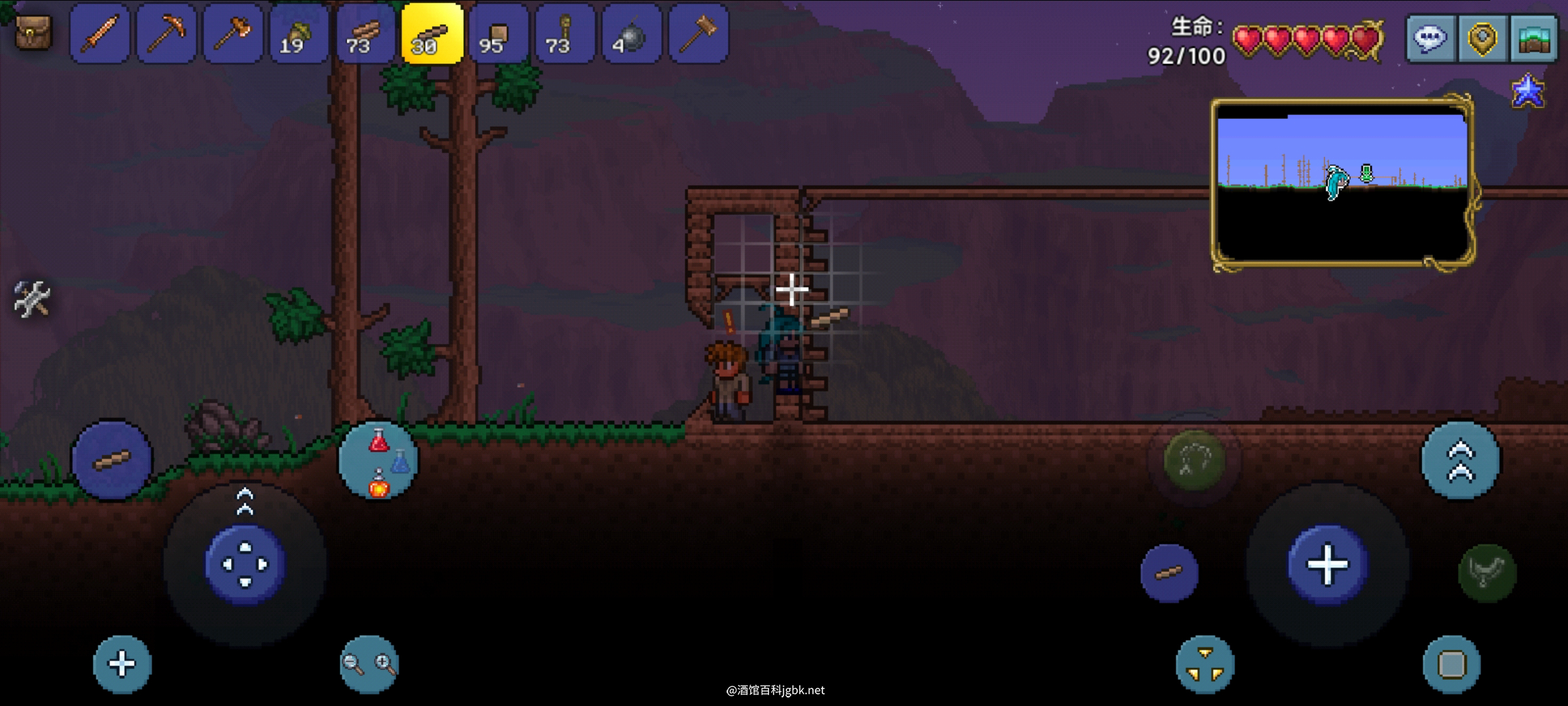
Task: Open the chat speech bubble button
Action: click(x=1430, y=39)
